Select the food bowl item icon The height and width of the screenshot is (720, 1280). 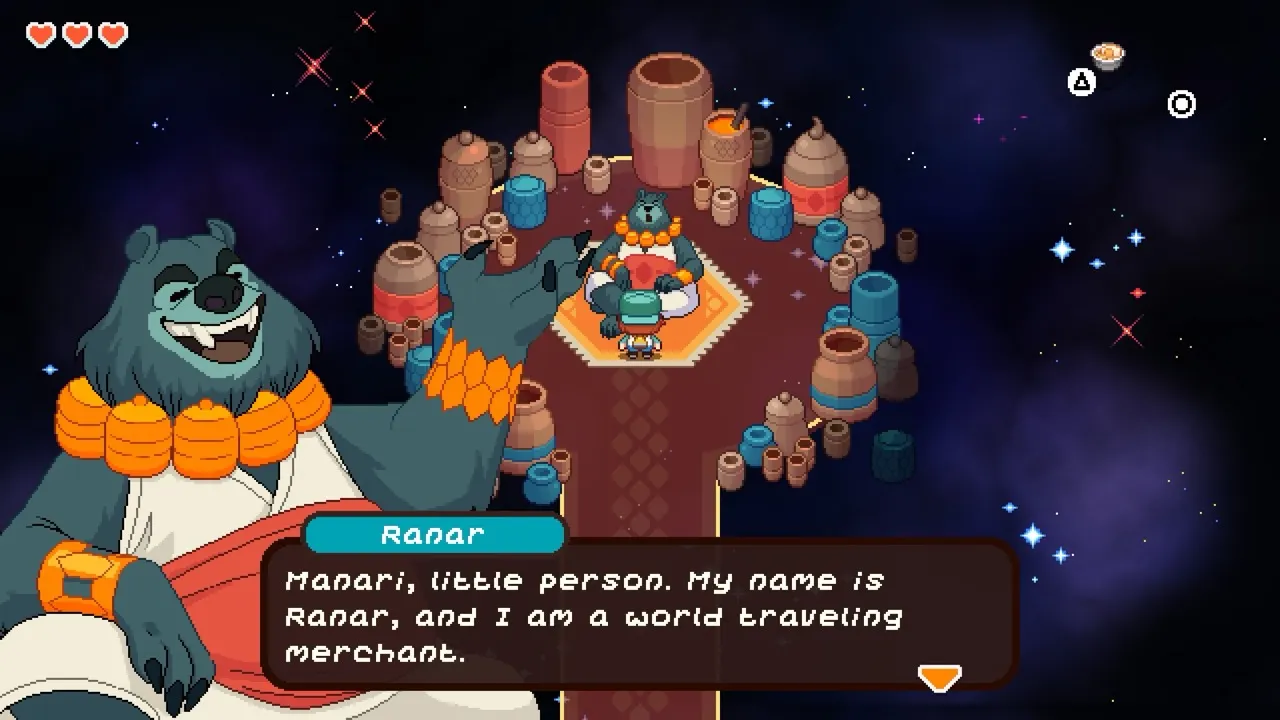point(1107,54)
